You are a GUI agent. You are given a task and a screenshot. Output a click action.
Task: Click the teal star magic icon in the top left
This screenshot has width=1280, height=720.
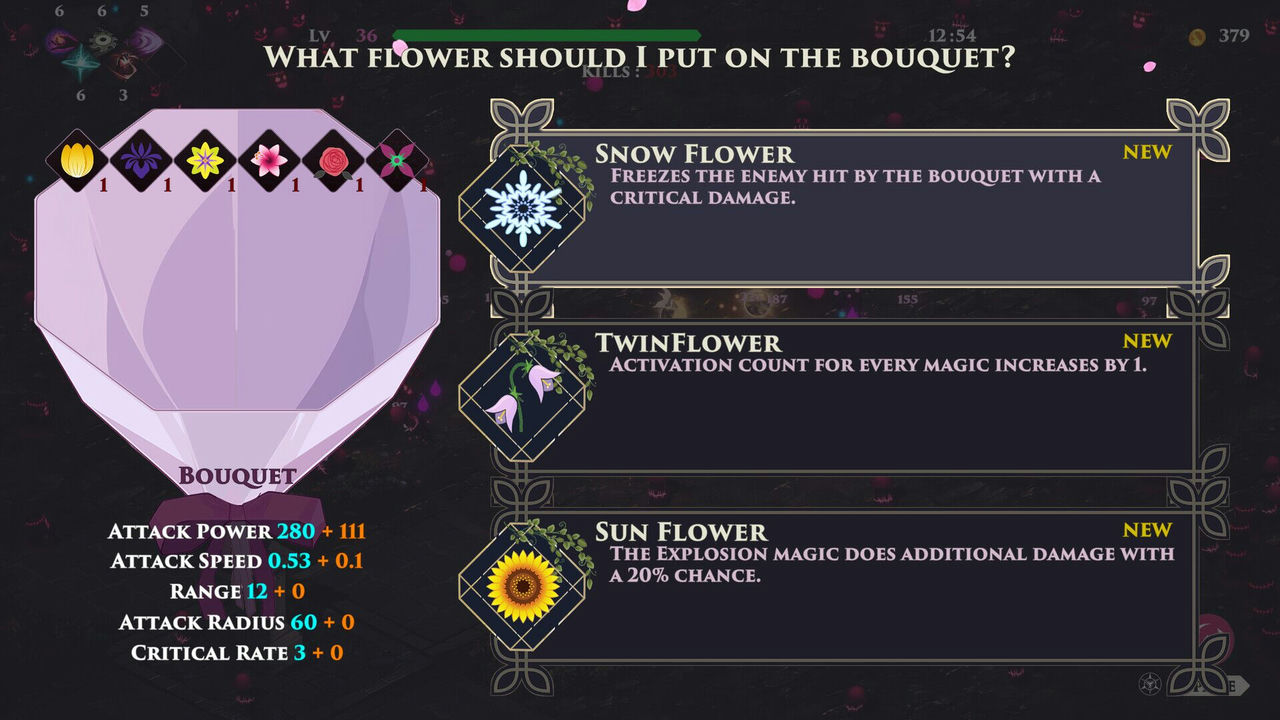pos(80,62)
